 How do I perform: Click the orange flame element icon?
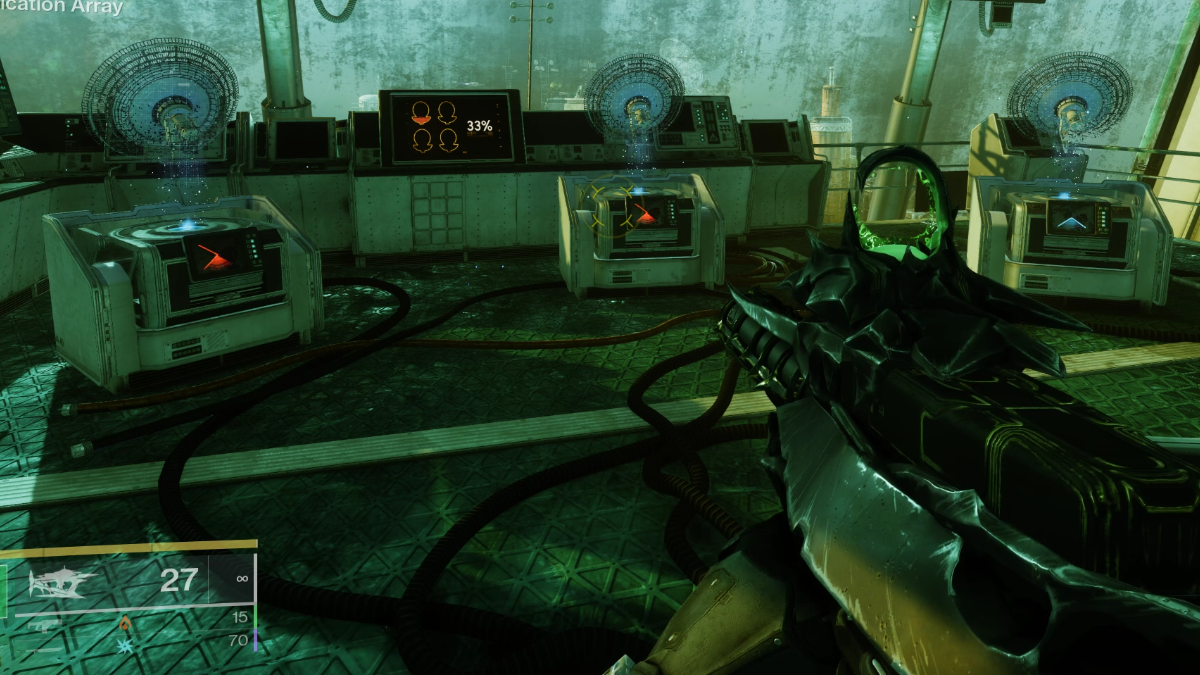pos(125,624)
